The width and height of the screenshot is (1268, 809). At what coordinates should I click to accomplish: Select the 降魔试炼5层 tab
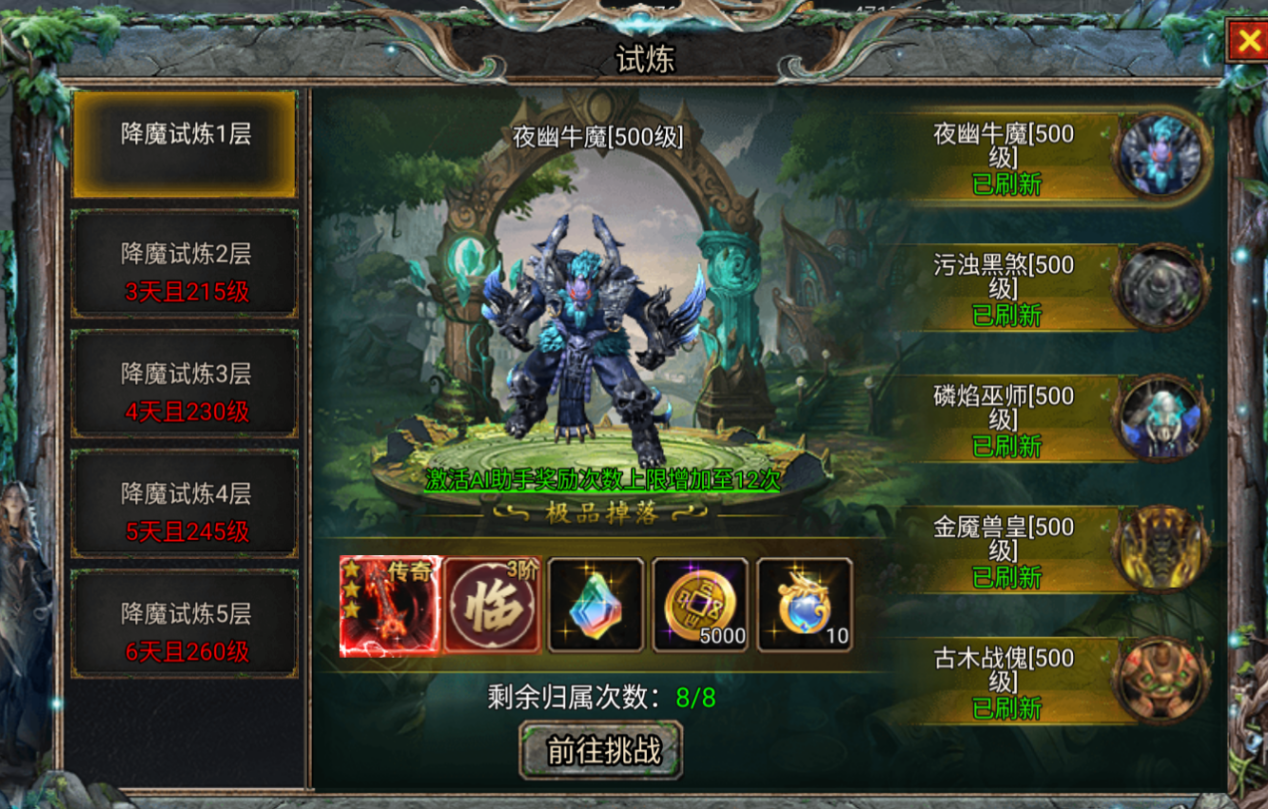point(185,625)
